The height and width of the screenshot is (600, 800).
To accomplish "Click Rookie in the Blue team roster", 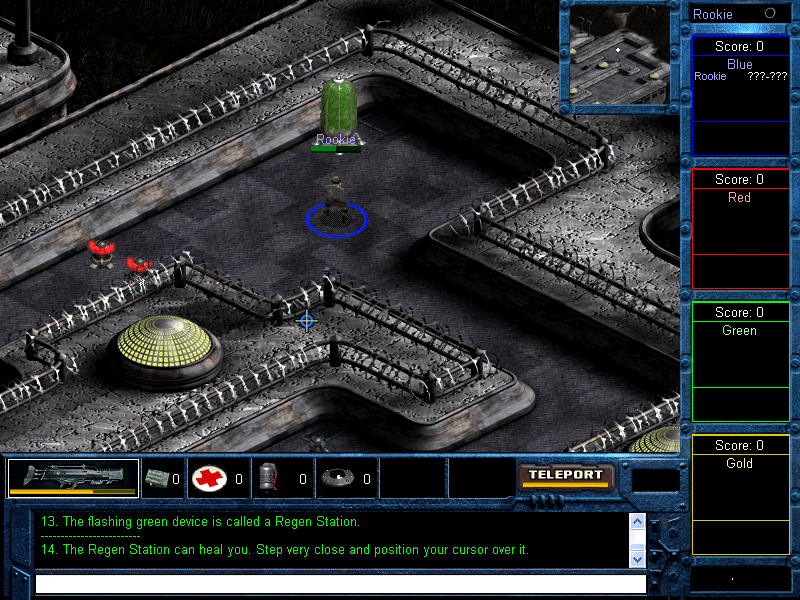I will pos(711,77).
